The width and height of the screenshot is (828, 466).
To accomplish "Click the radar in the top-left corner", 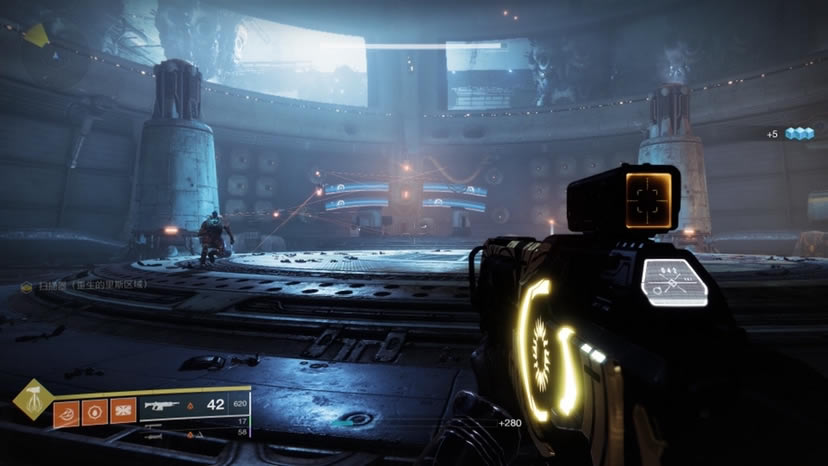I will coord(36,36).
